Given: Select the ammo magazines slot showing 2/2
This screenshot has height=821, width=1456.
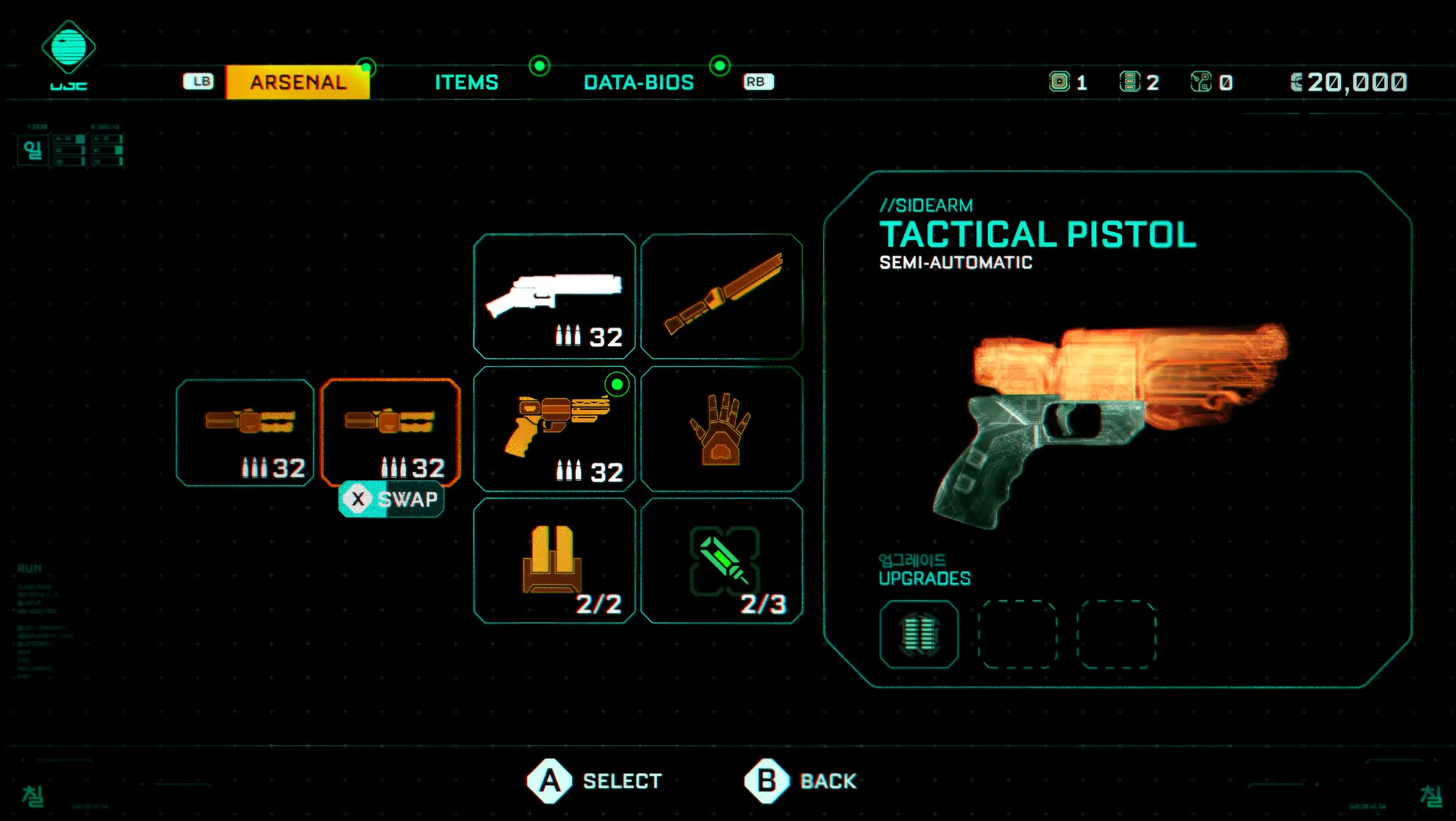Looking at the screenshot, I should coord(554,561).
